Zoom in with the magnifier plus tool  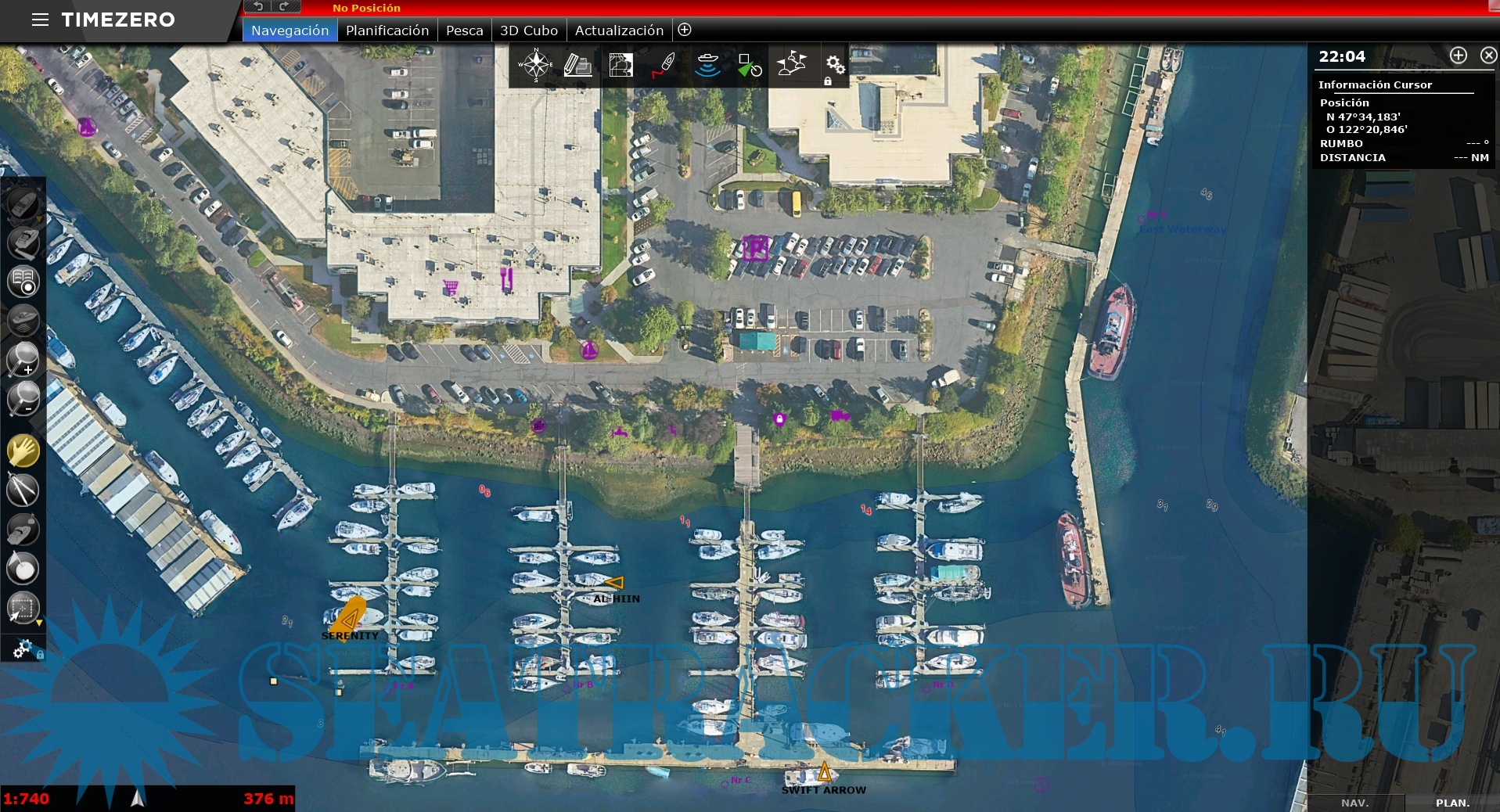coord(23,359)
